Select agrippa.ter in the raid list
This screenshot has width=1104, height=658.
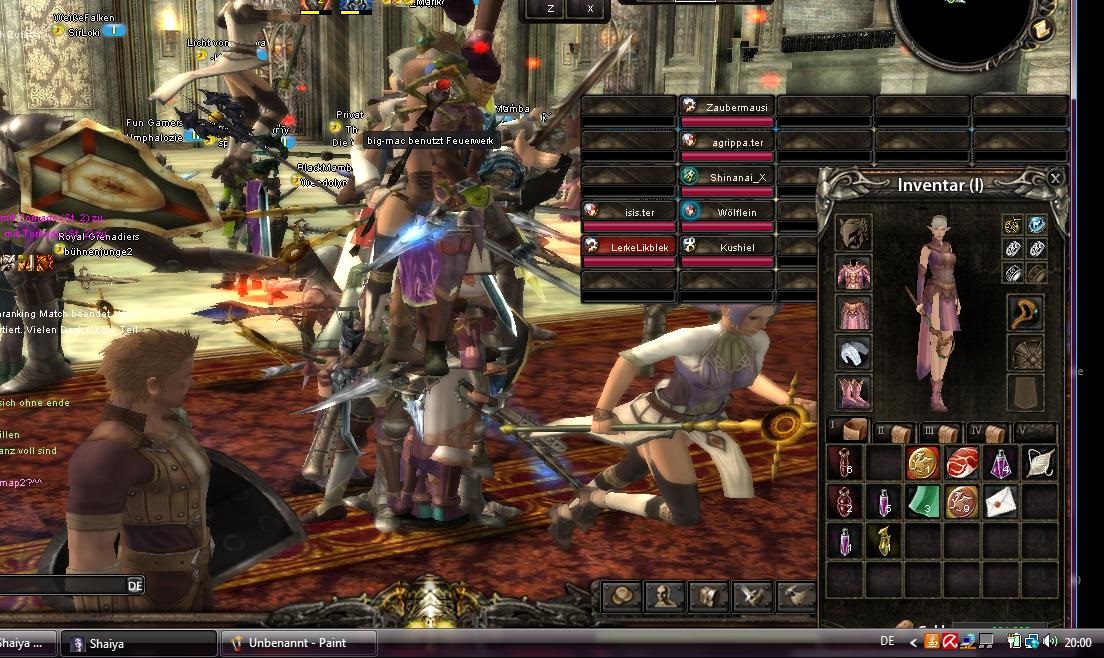[727, 142]
